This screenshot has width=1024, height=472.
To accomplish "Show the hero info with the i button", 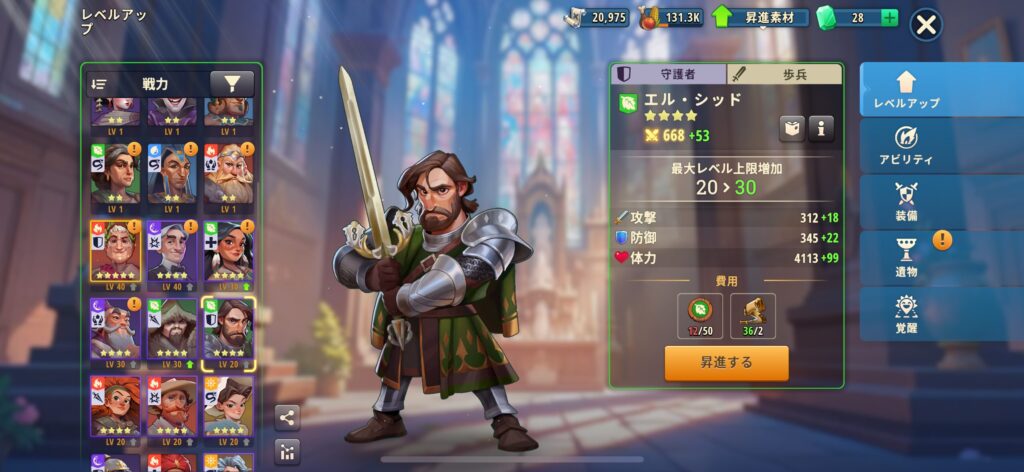I will click(x=821, y=128).
